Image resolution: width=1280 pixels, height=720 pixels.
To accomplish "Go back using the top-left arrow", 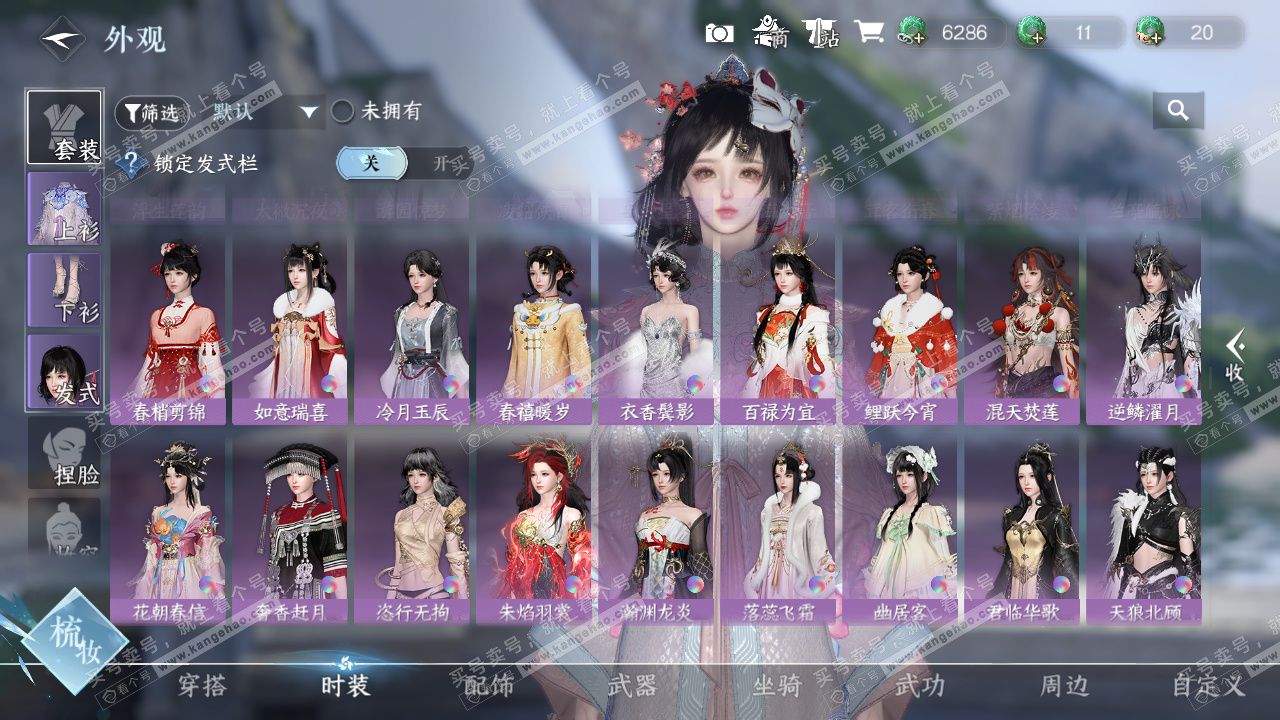I will coord(62,39).
